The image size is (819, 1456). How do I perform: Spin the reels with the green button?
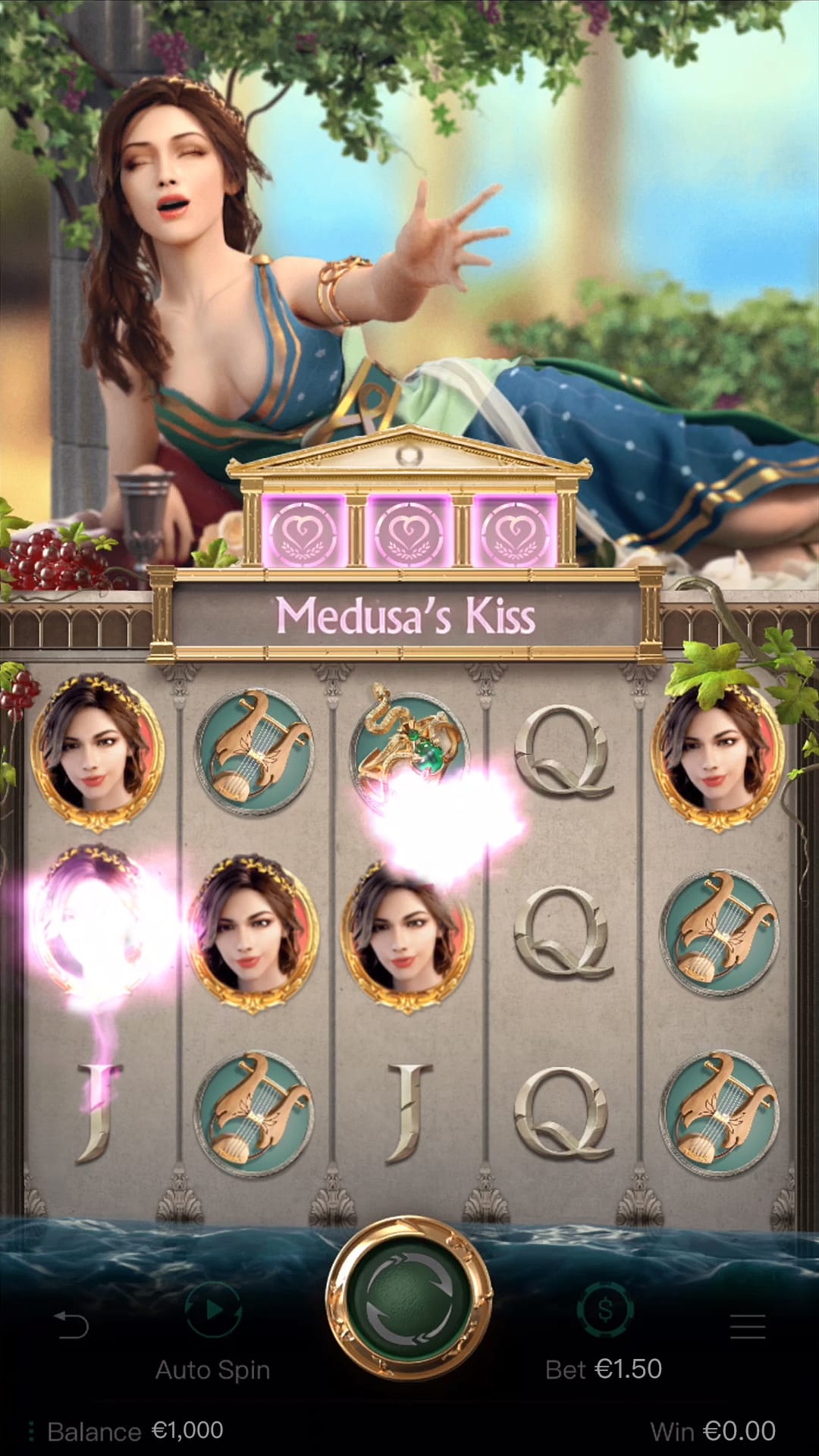click(x=409, y=1298)
